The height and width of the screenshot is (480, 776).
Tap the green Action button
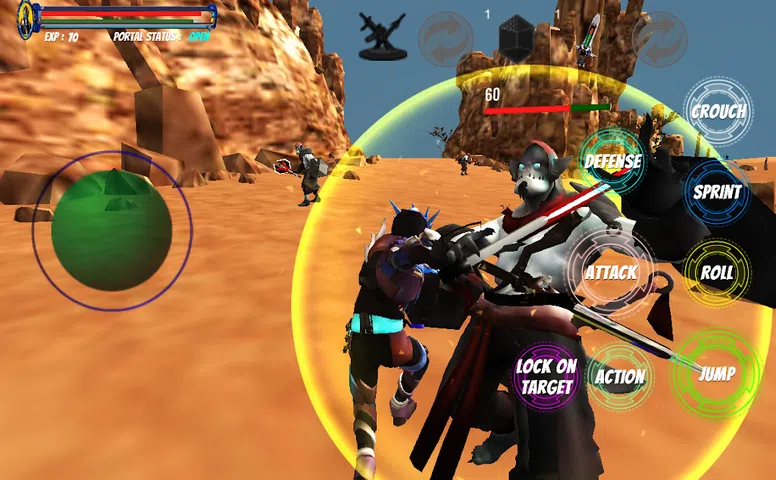point(620,376)
